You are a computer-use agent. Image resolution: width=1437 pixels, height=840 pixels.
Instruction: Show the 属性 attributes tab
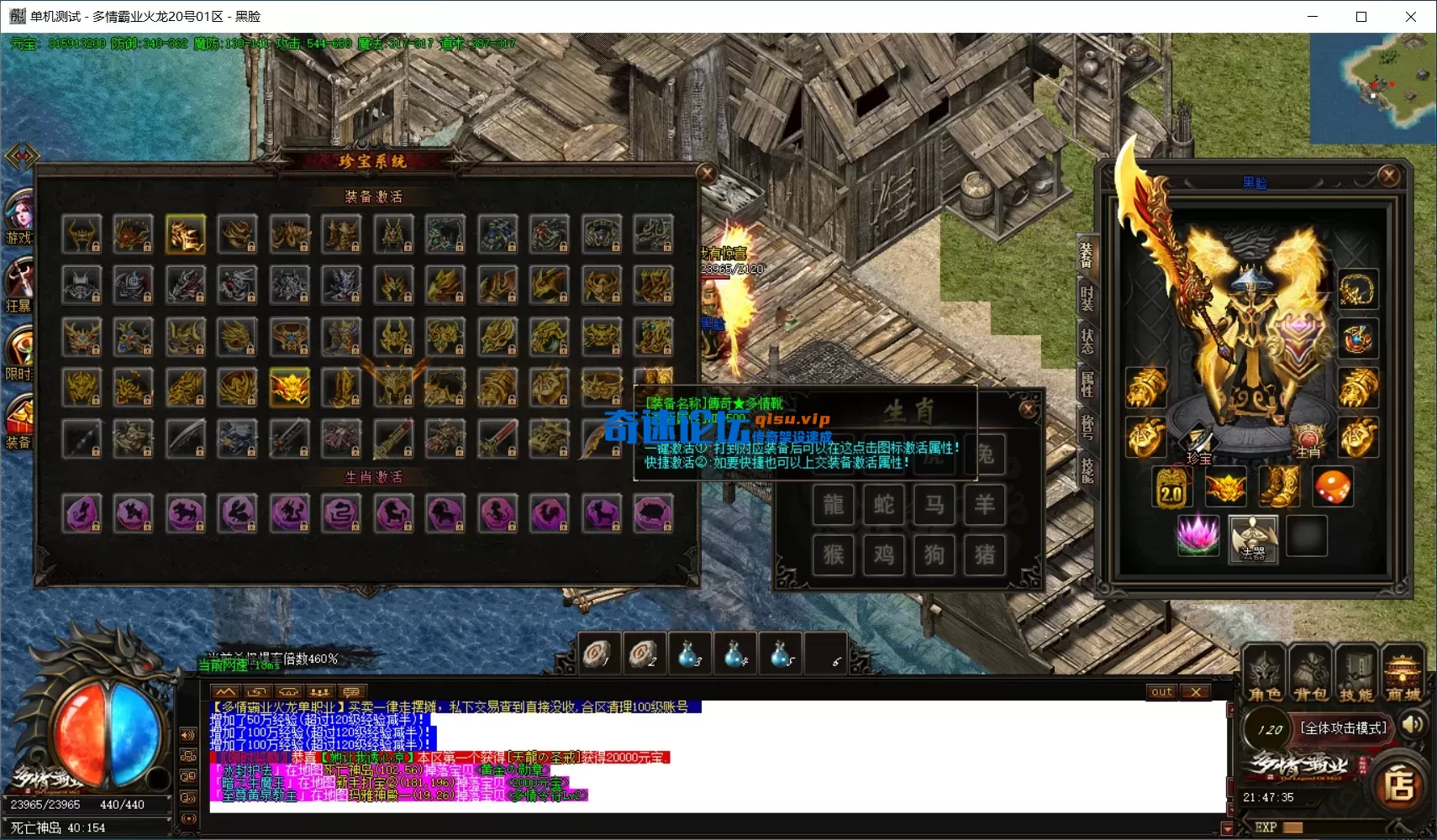click(1087, 384)
